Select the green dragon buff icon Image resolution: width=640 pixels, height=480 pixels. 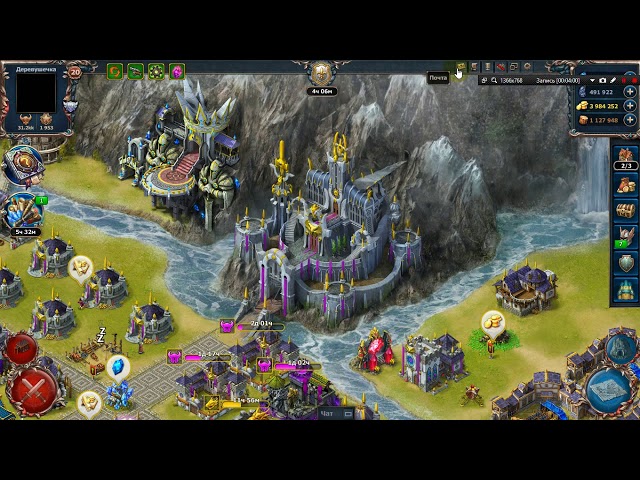[135, 71]
